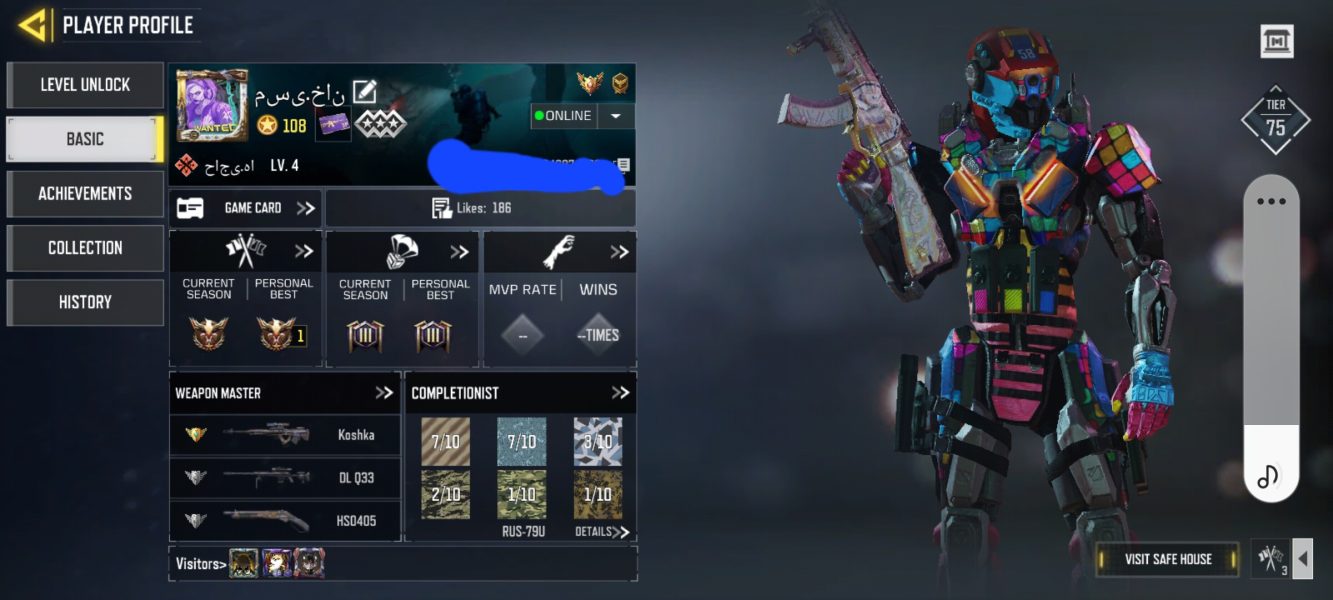This screenshot has width=1333, height=600.
Task: Open the Collection tab
Action: 85,247
